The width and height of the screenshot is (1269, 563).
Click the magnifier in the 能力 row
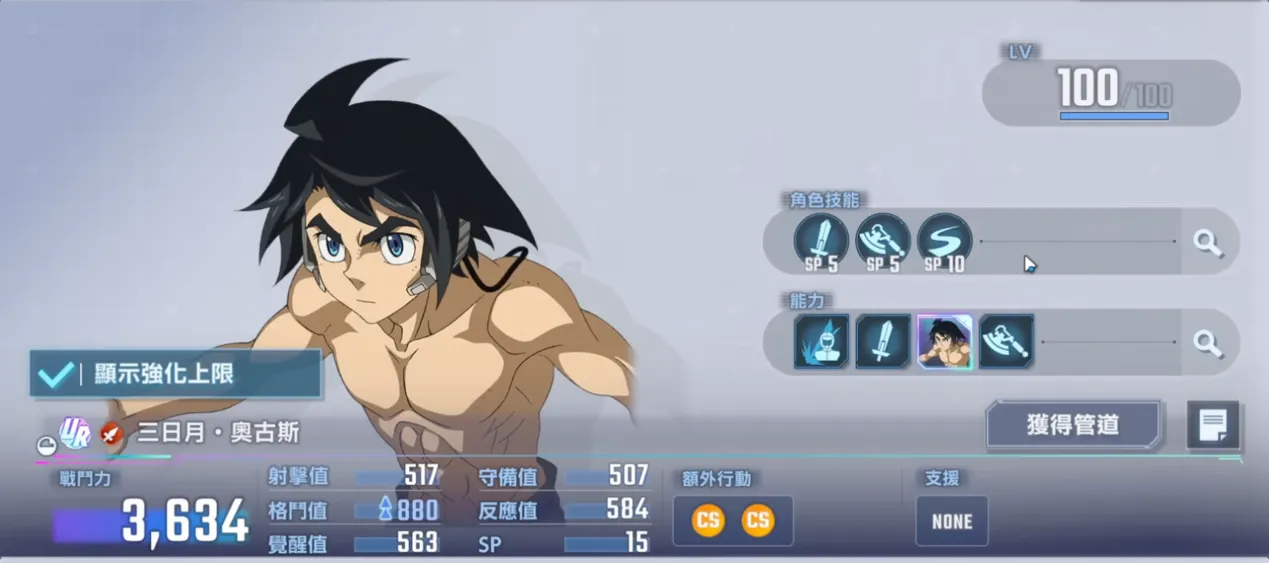pyautogui.click(x=1209, y=343)
